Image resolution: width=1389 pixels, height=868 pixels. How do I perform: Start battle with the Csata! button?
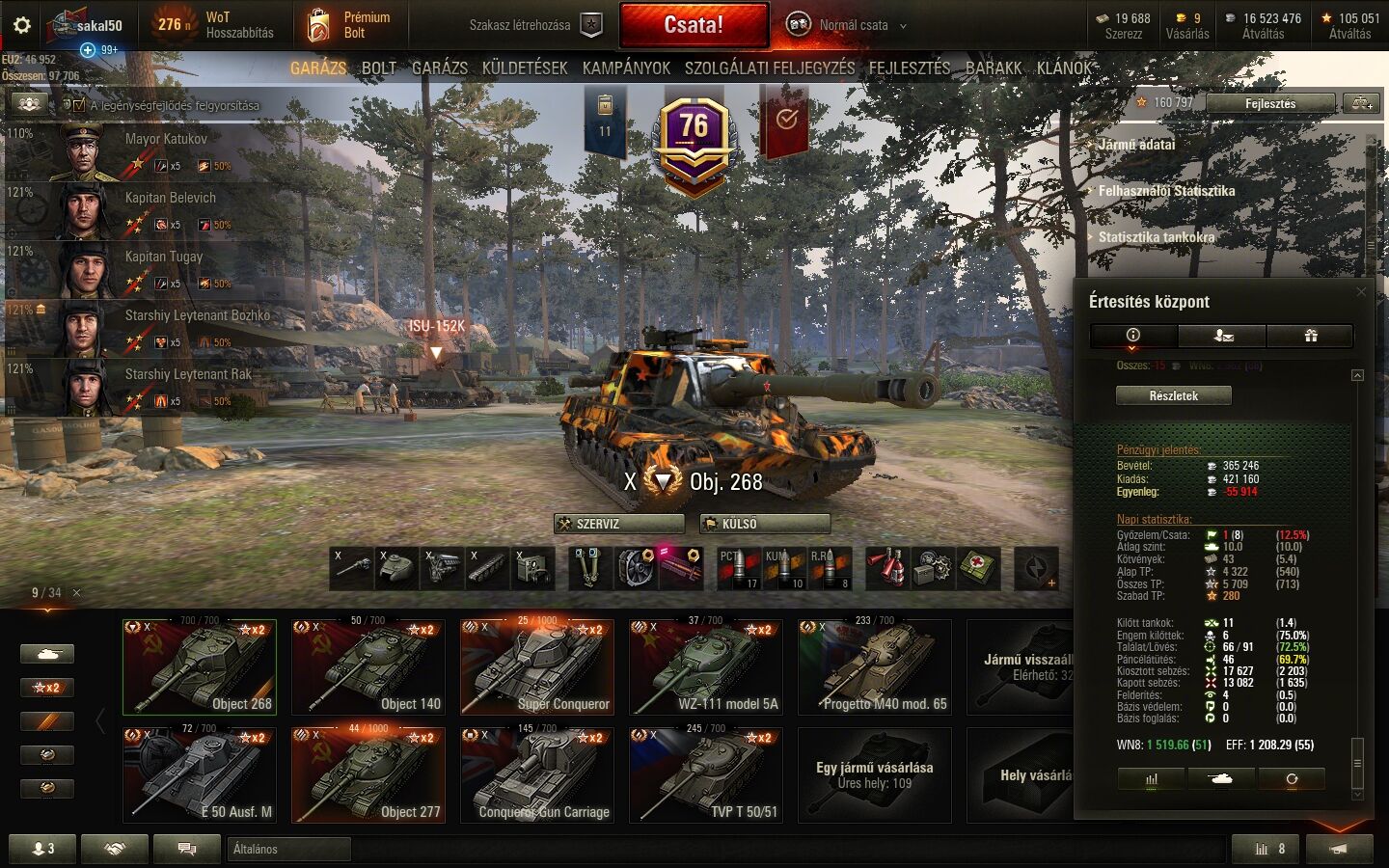(x=694, y=25)
